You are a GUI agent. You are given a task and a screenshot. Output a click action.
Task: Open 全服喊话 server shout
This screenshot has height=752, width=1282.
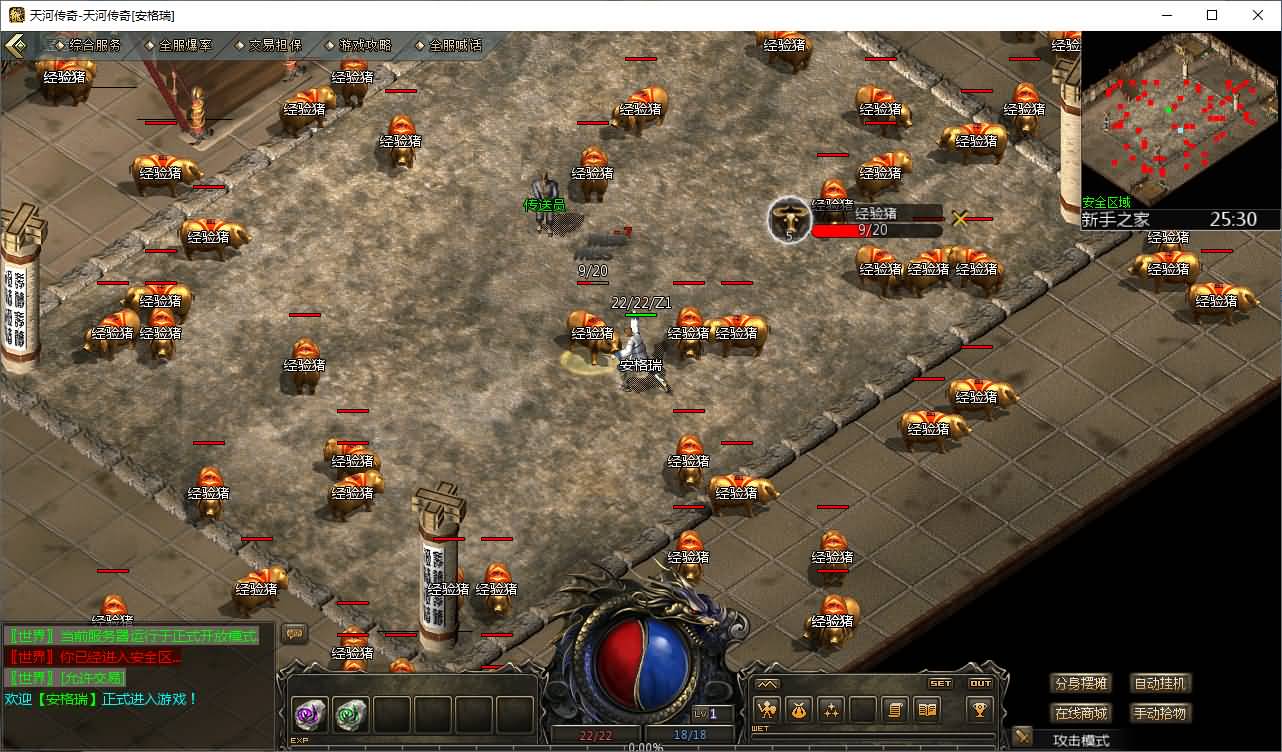click(448, 45)
